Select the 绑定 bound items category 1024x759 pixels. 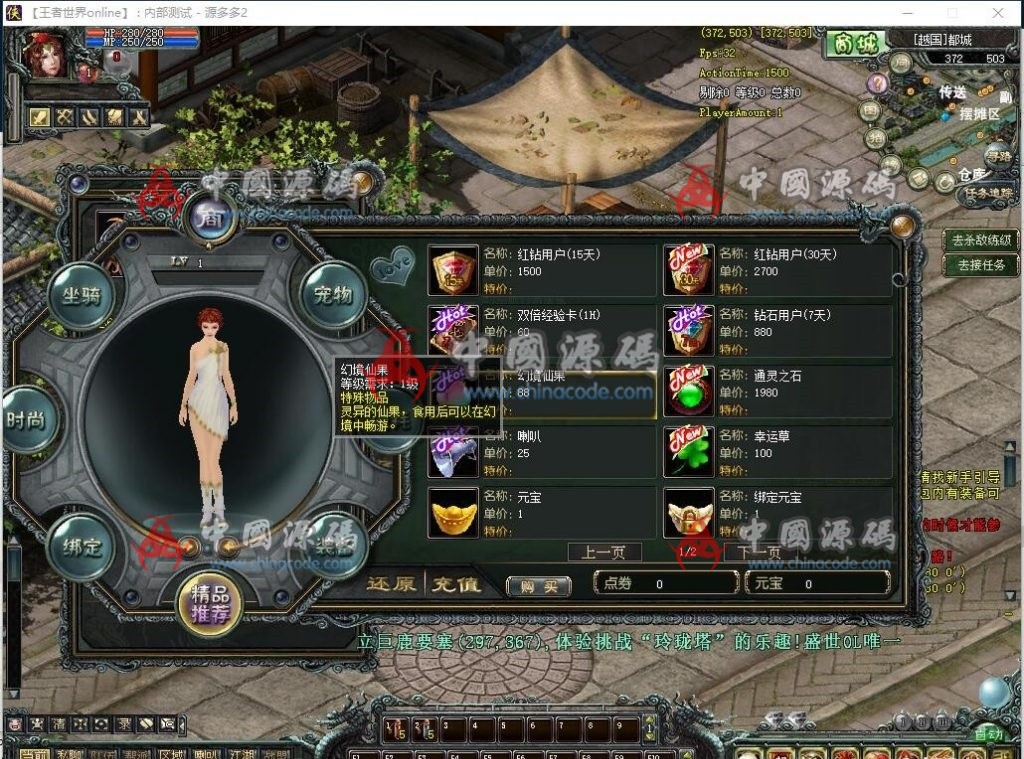[x=82, y=546]
